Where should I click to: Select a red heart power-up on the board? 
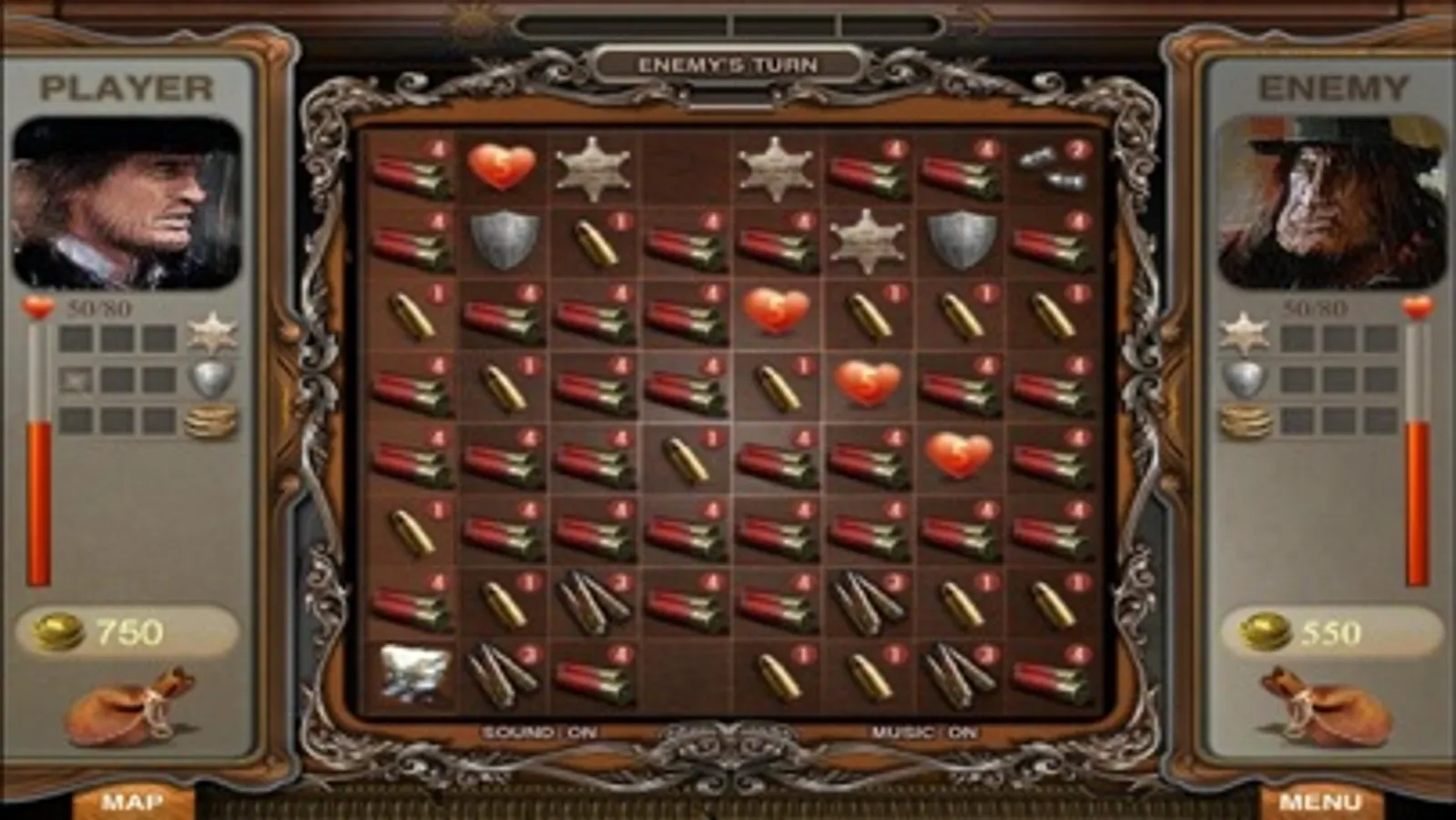[x=776, y=309]
